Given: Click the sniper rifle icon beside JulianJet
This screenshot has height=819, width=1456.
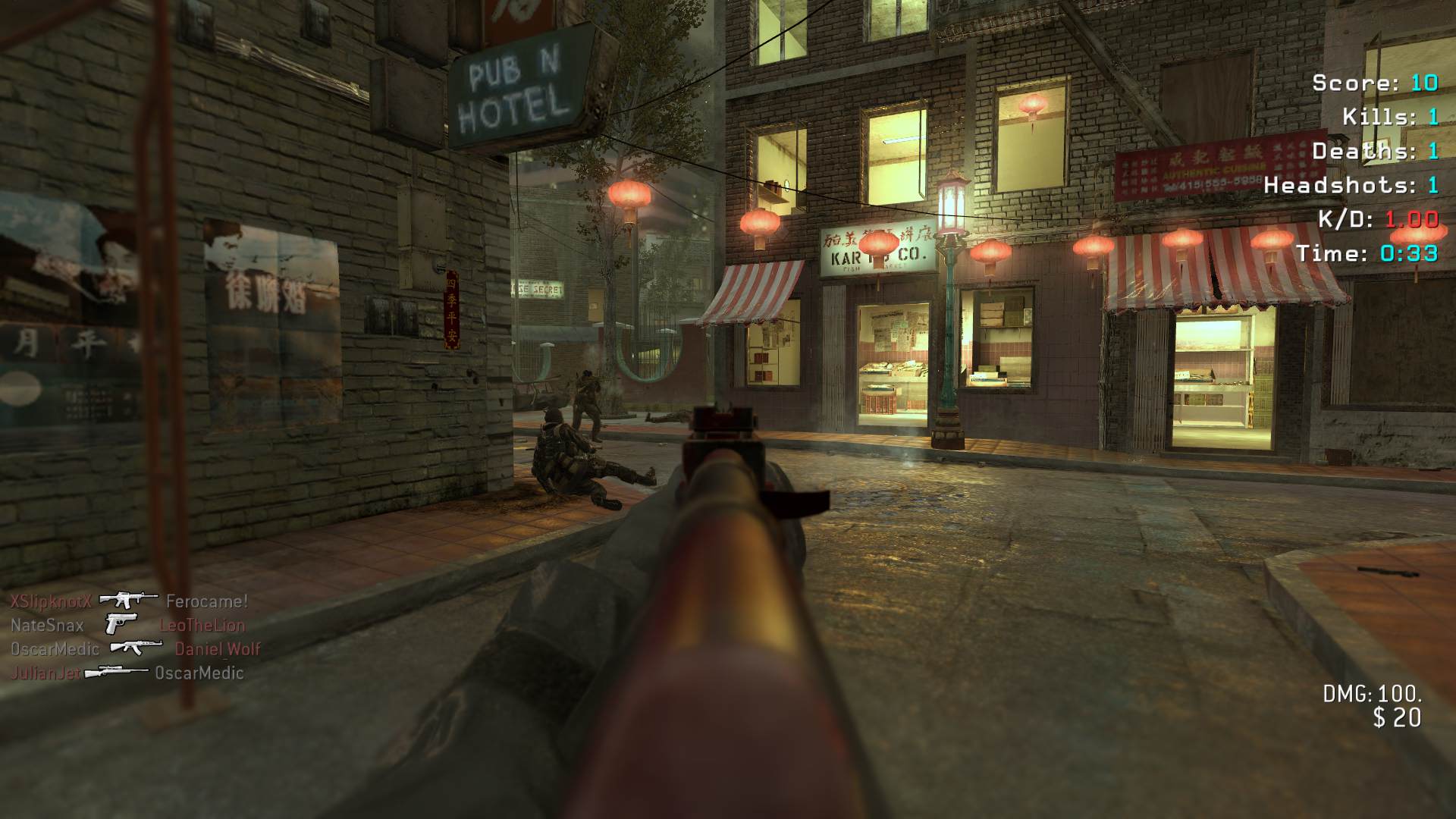Looking at the screenshot, I should tap(117, 672).
